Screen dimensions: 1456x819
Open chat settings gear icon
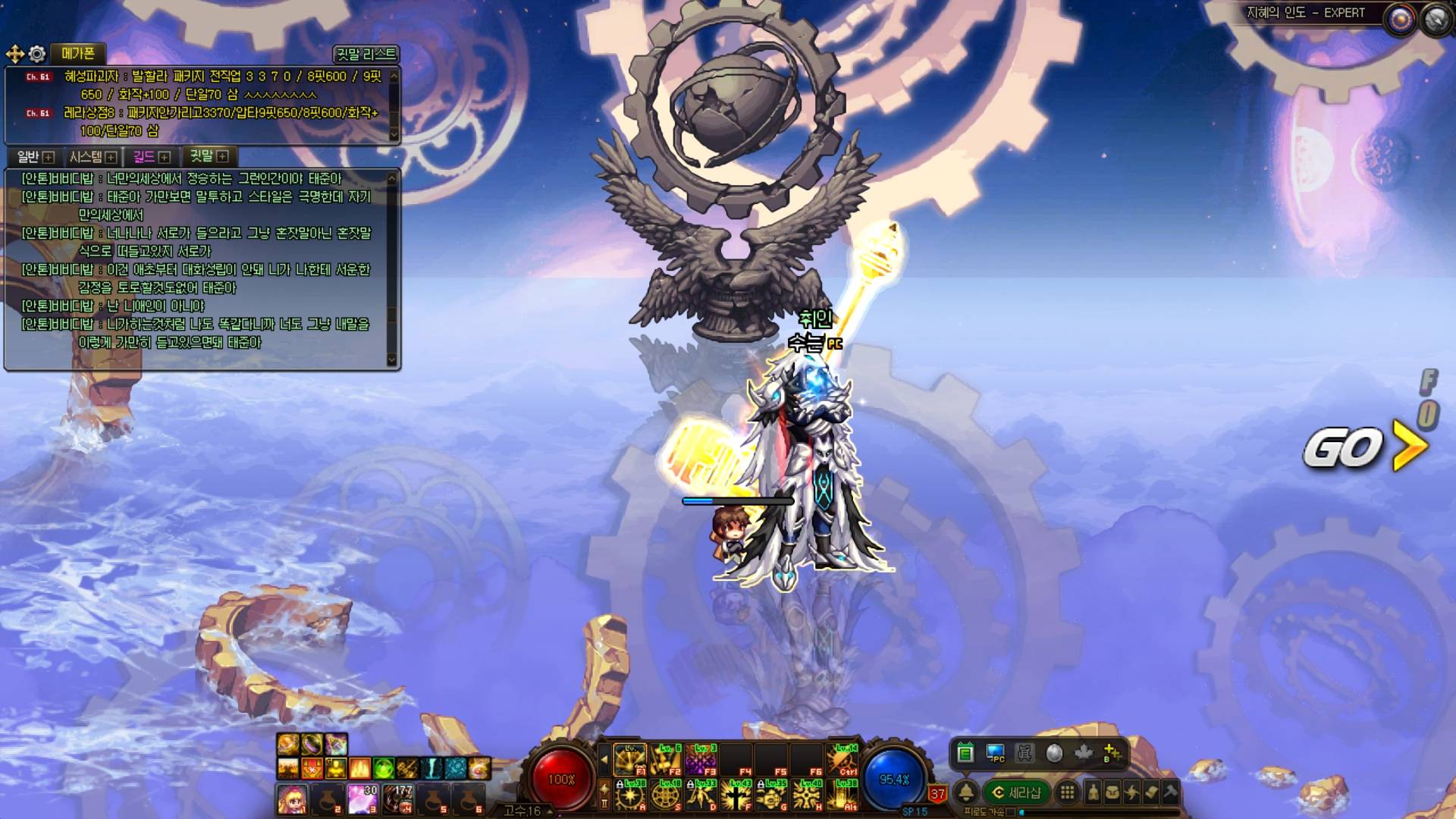pyautogui.click(x=37, y=54)
